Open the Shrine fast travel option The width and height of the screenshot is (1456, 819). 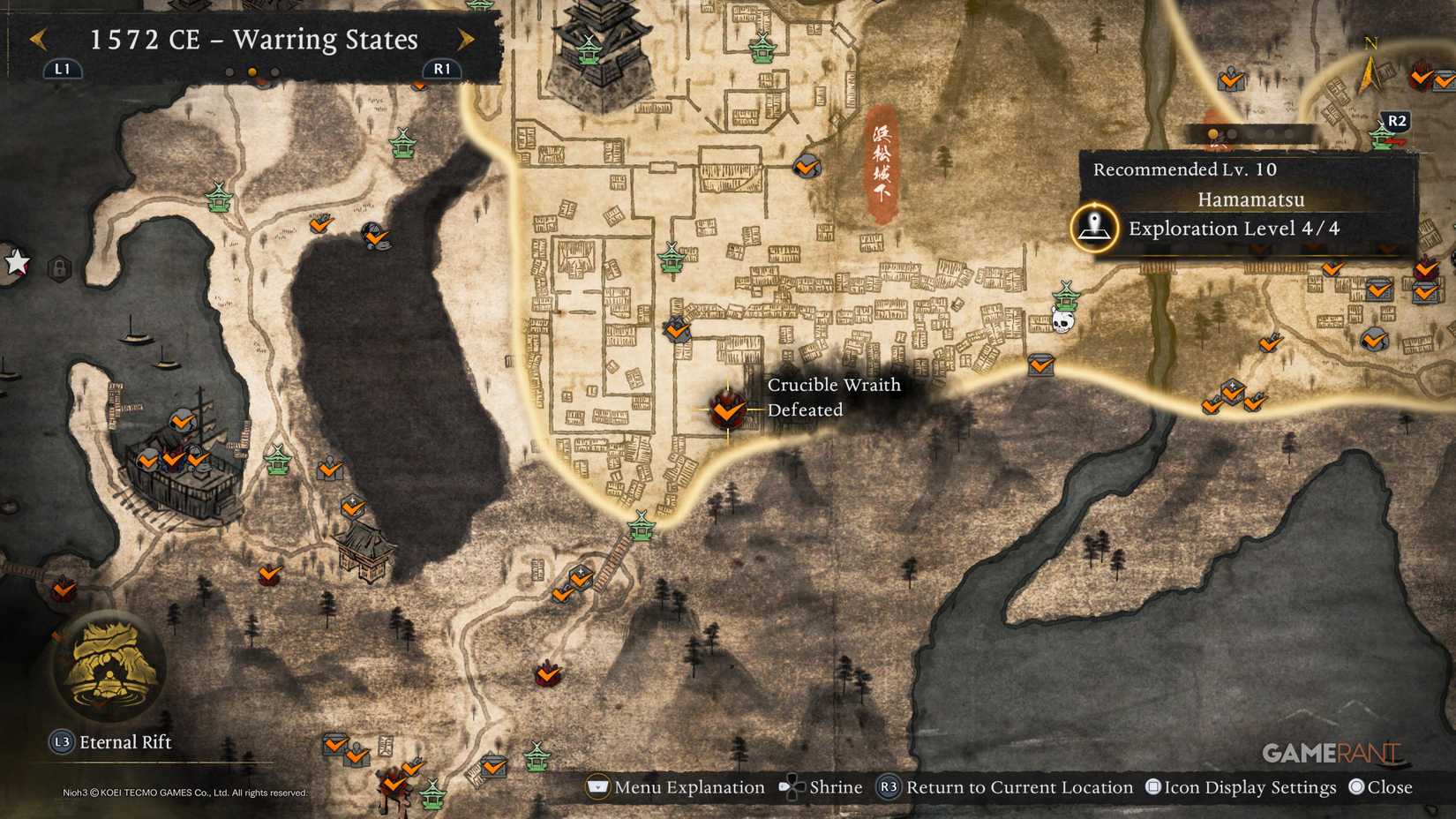[x=825, y=786]
